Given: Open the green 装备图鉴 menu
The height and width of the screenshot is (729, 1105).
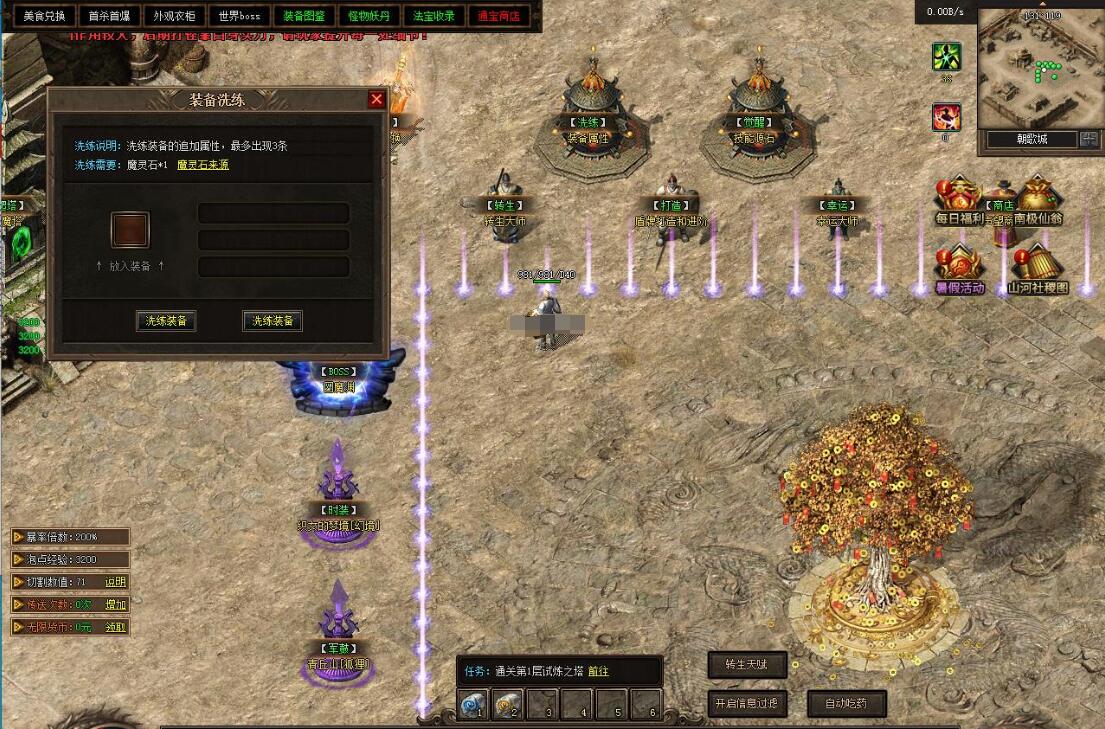Looking at the screenshot, I should coord(303,16).
